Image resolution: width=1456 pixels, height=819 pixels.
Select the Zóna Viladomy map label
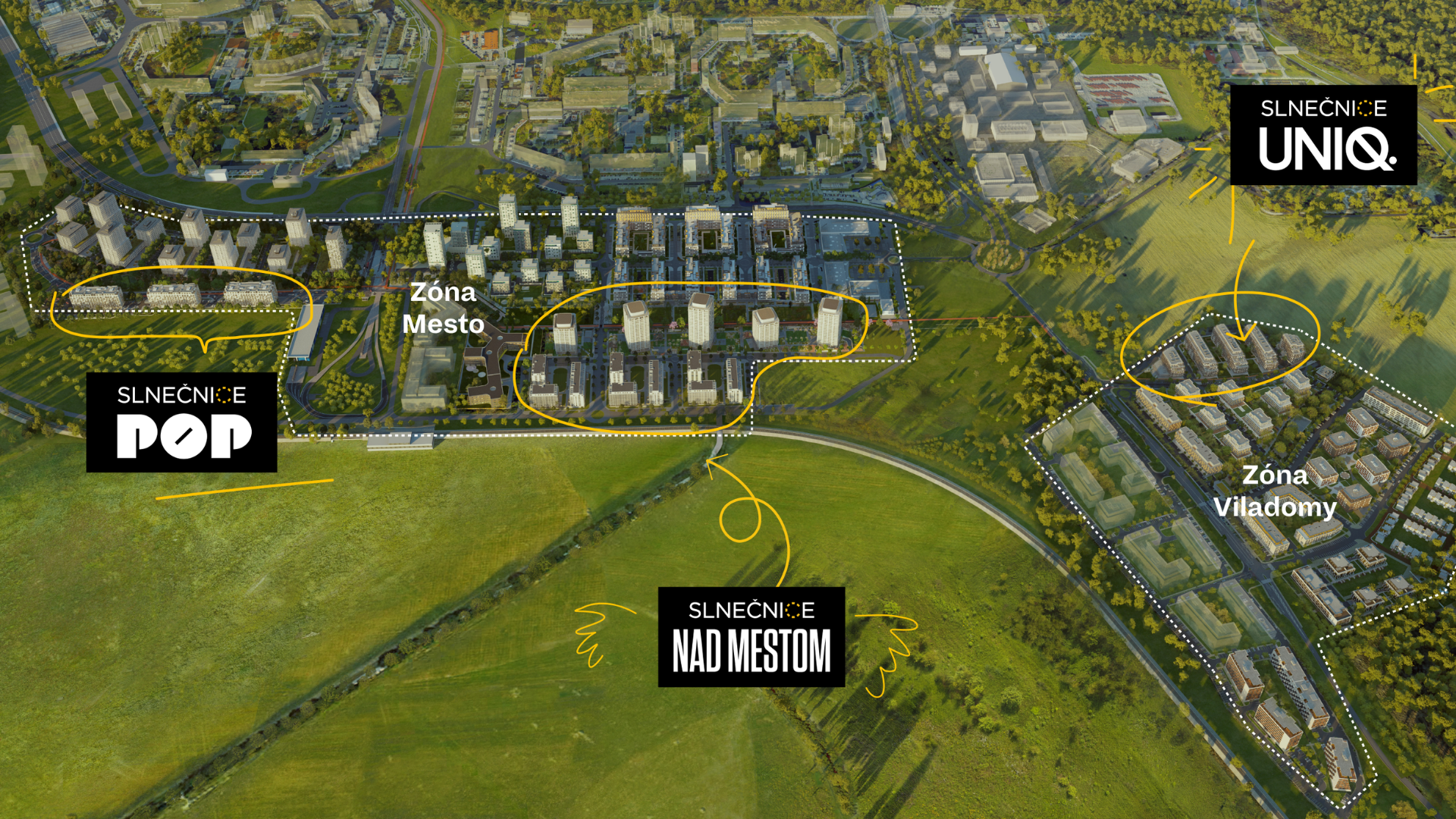click(1275, 491)
